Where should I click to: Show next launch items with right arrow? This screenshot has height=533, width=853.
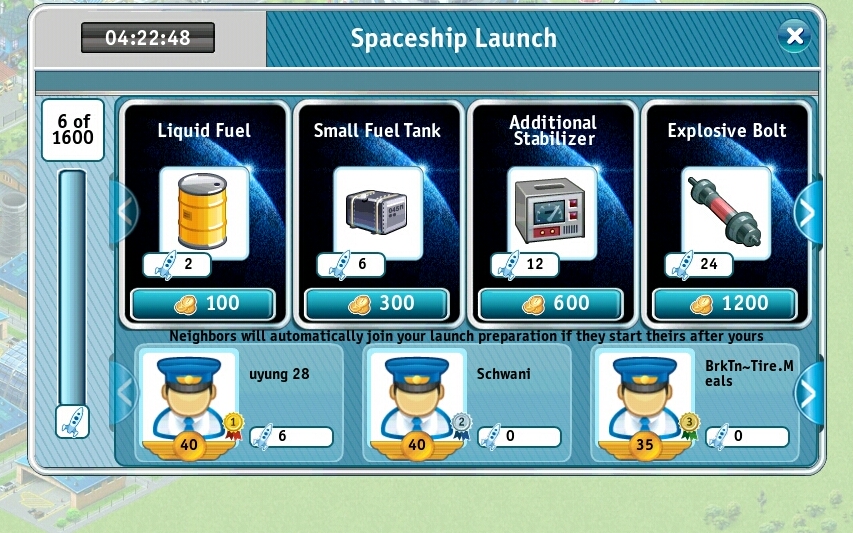(808, 212)
